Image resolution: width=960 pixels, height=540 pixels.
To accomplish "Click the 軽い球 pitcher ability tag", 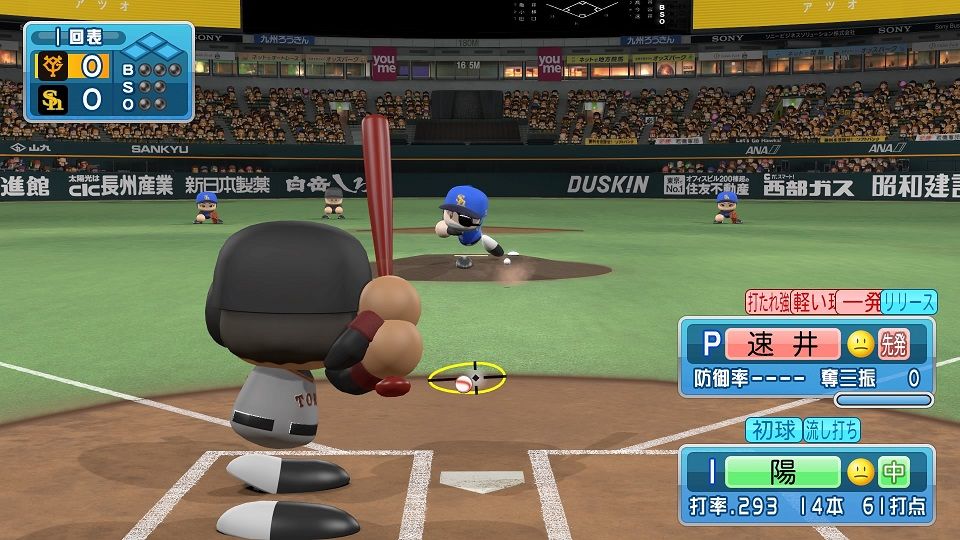I will 811,302.
